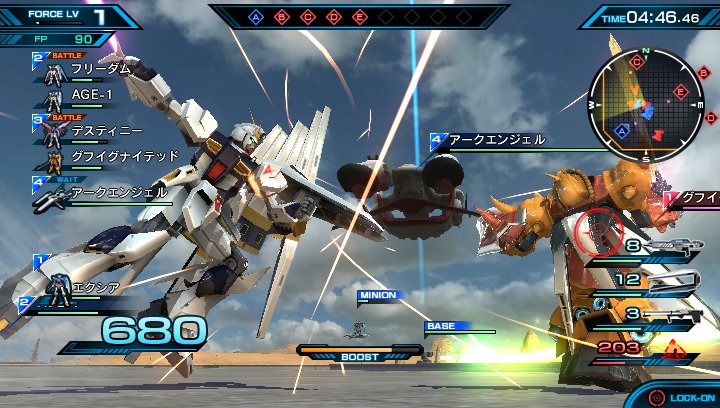Click the base A marker on the minimap
This screenshot has height=408, width=720.
point(623,130)
